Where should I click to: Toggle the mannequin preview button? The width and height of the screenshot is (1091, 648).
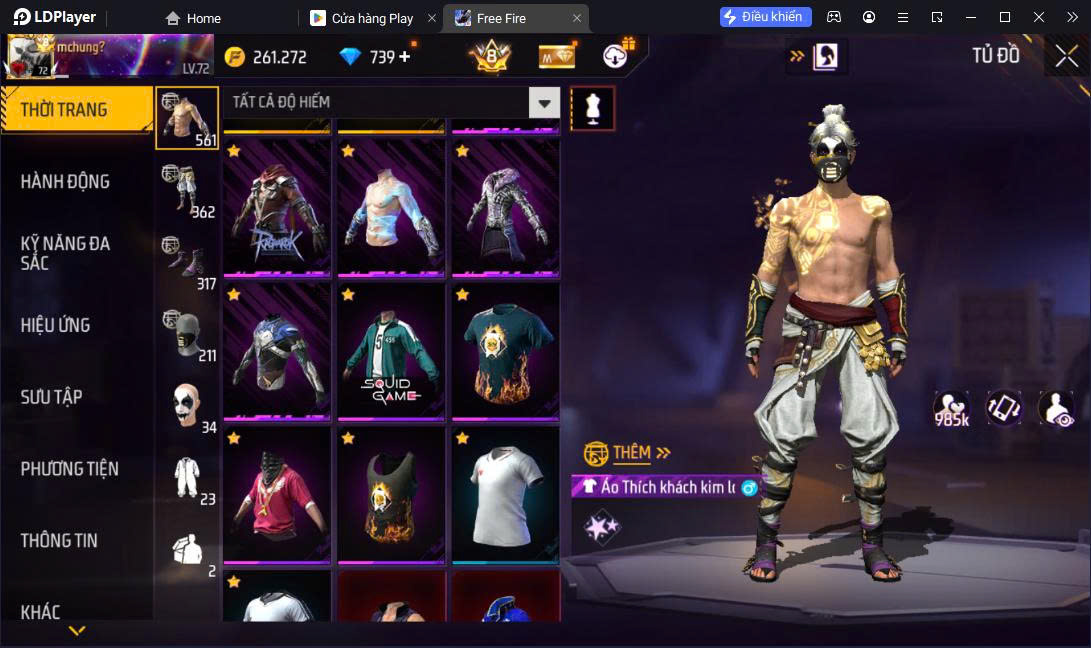592,108
